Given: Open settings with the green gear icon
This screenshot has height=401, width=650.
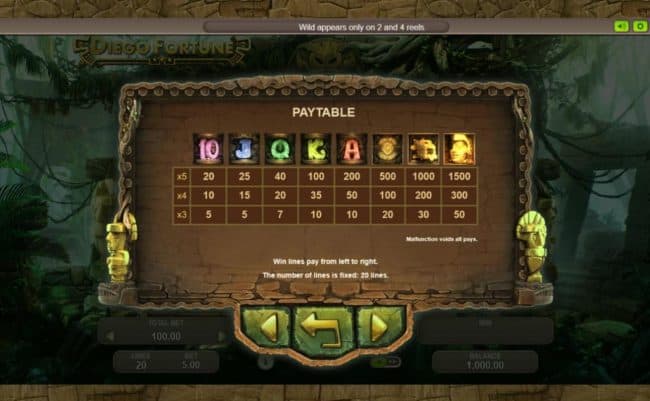Looking at the screenshot, I should (638, 26).
